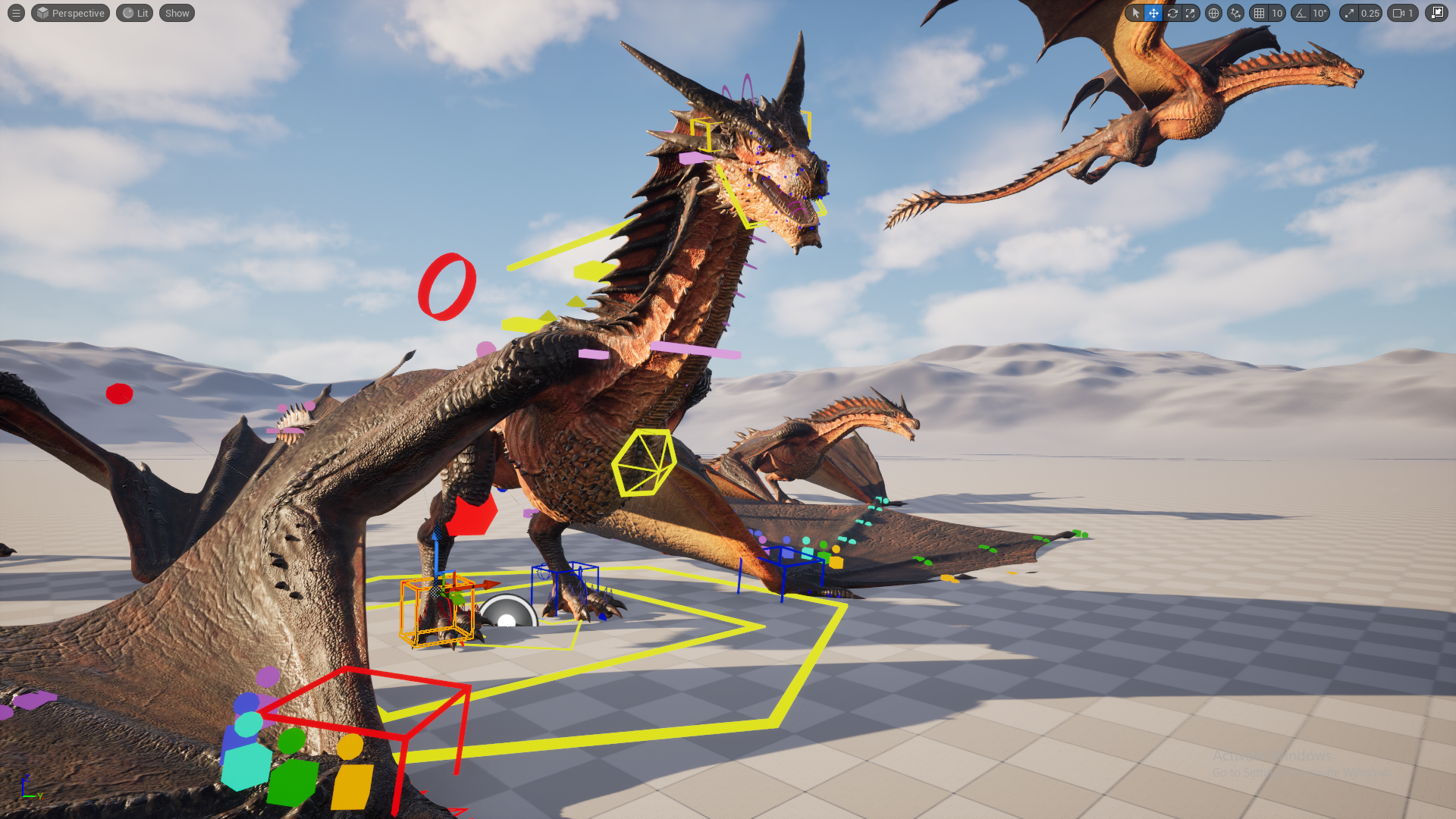Adjust the camera speed setting
The height and width of the screenshot is (819, 1456).
tap(1403, 13)
